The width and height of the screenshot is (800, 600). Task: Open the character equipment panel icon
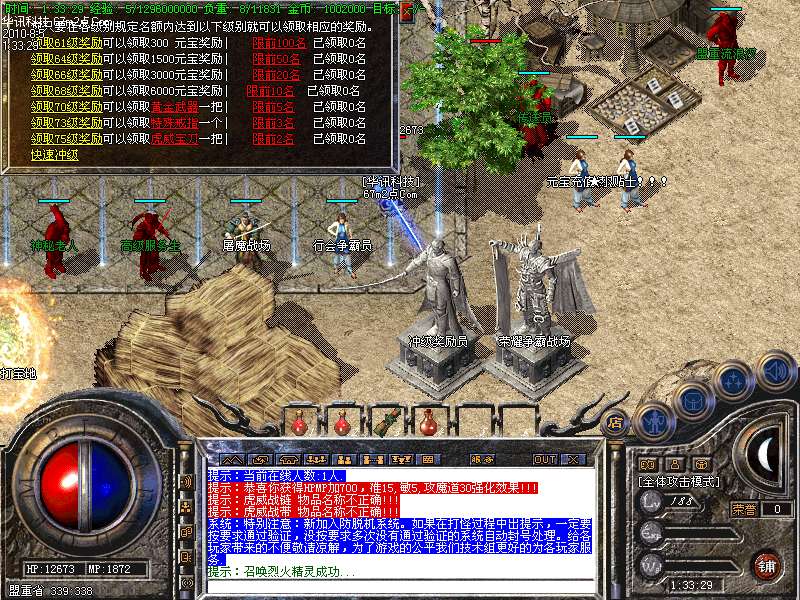pyautogui.click(x=654, y=421)
